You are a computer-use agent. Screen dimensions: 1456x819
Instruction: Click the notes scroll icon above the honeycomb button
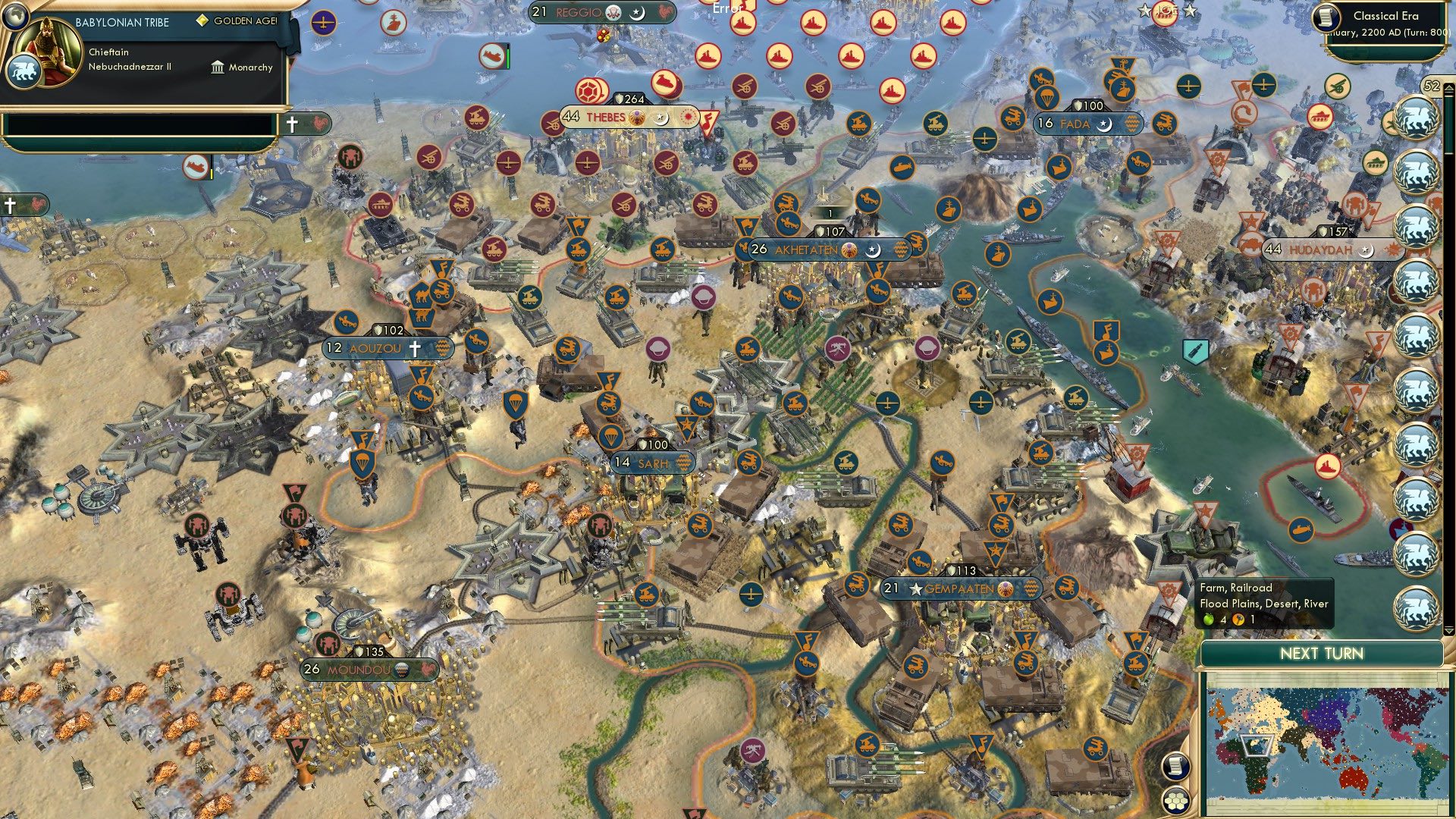tap(1175, 767)
